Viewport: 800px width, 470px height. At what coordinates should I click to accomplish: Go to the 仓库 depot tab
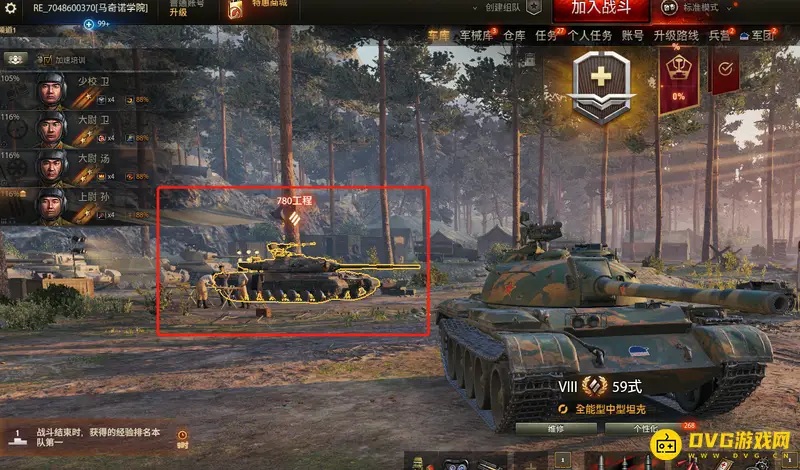[514, 35]
